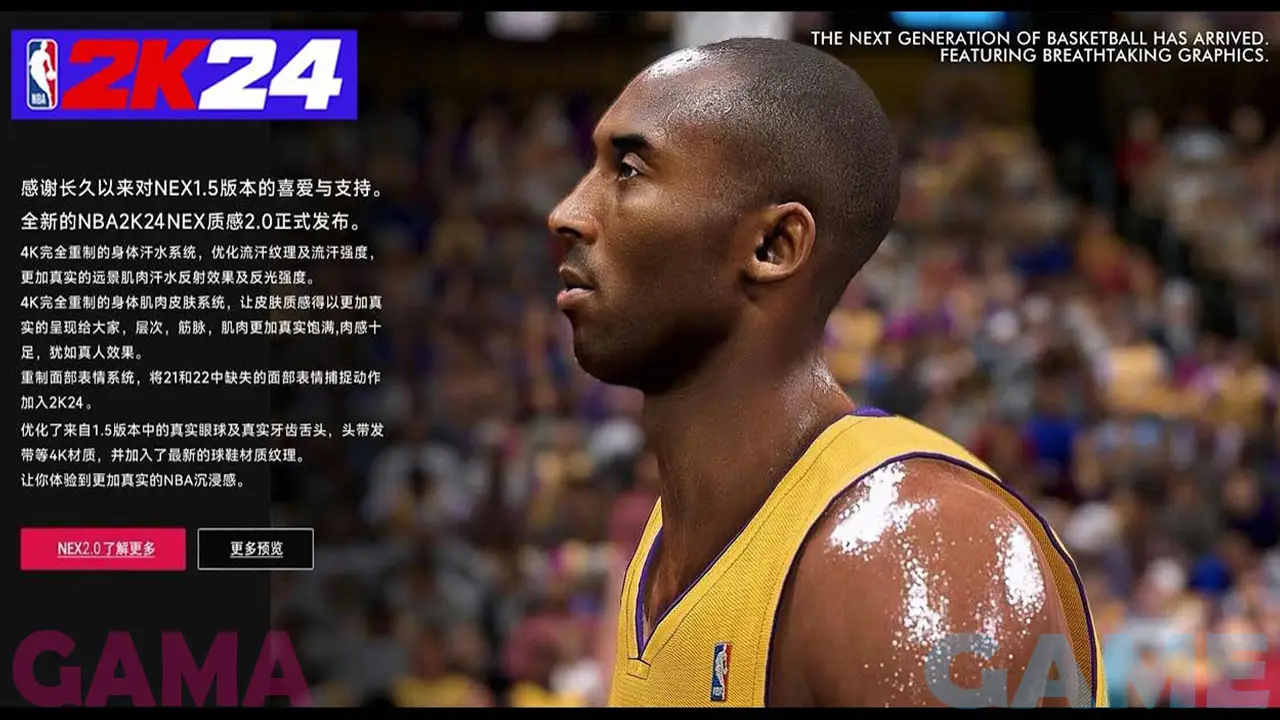Click the NBA logo inside the 2K24 banner

click(x=41, y=72)
